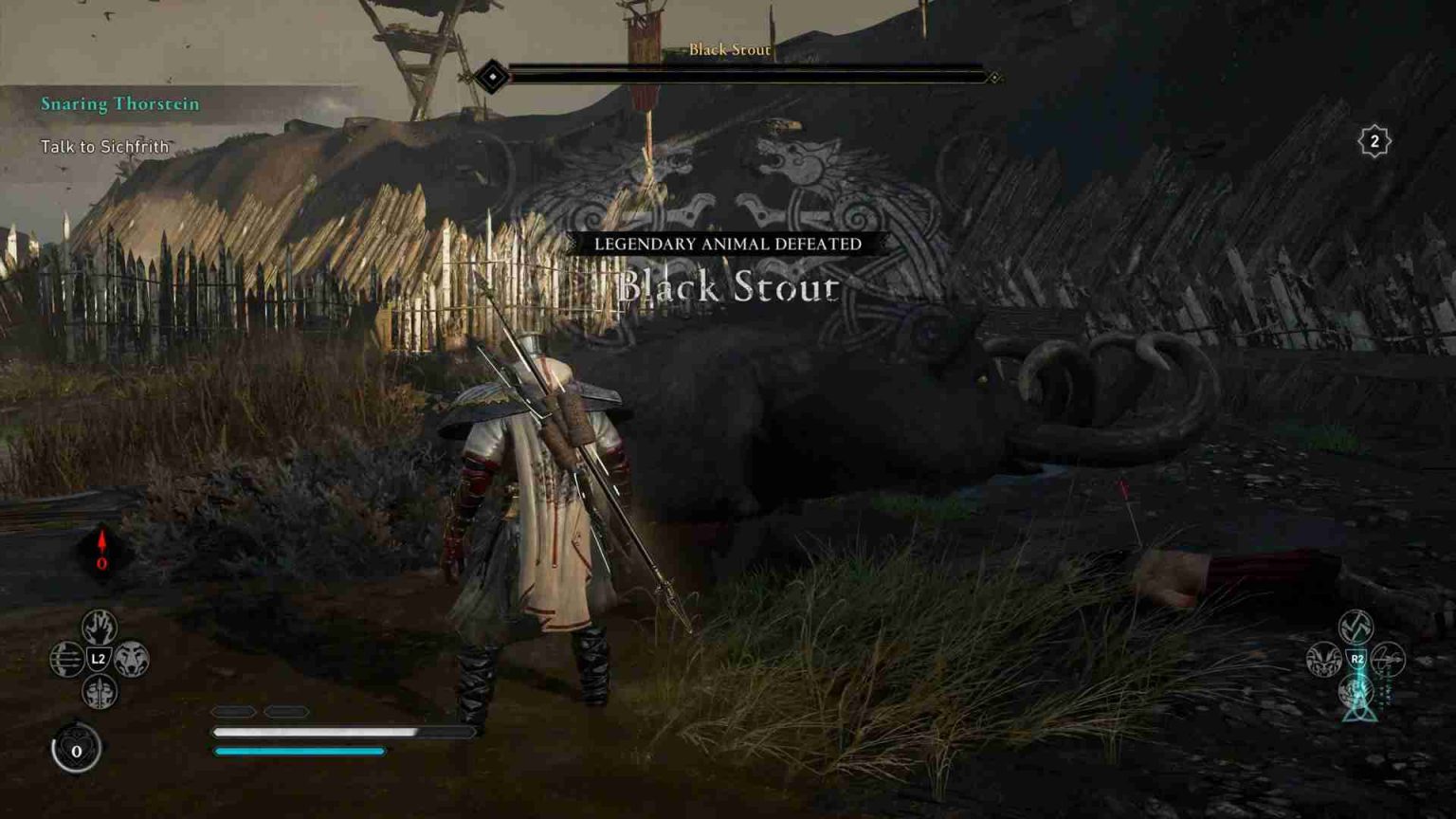Select the ram head ability left of R2
The width and height of the screenshot is (1456, 819).
pyautogui.click(x=1322, y=661)
